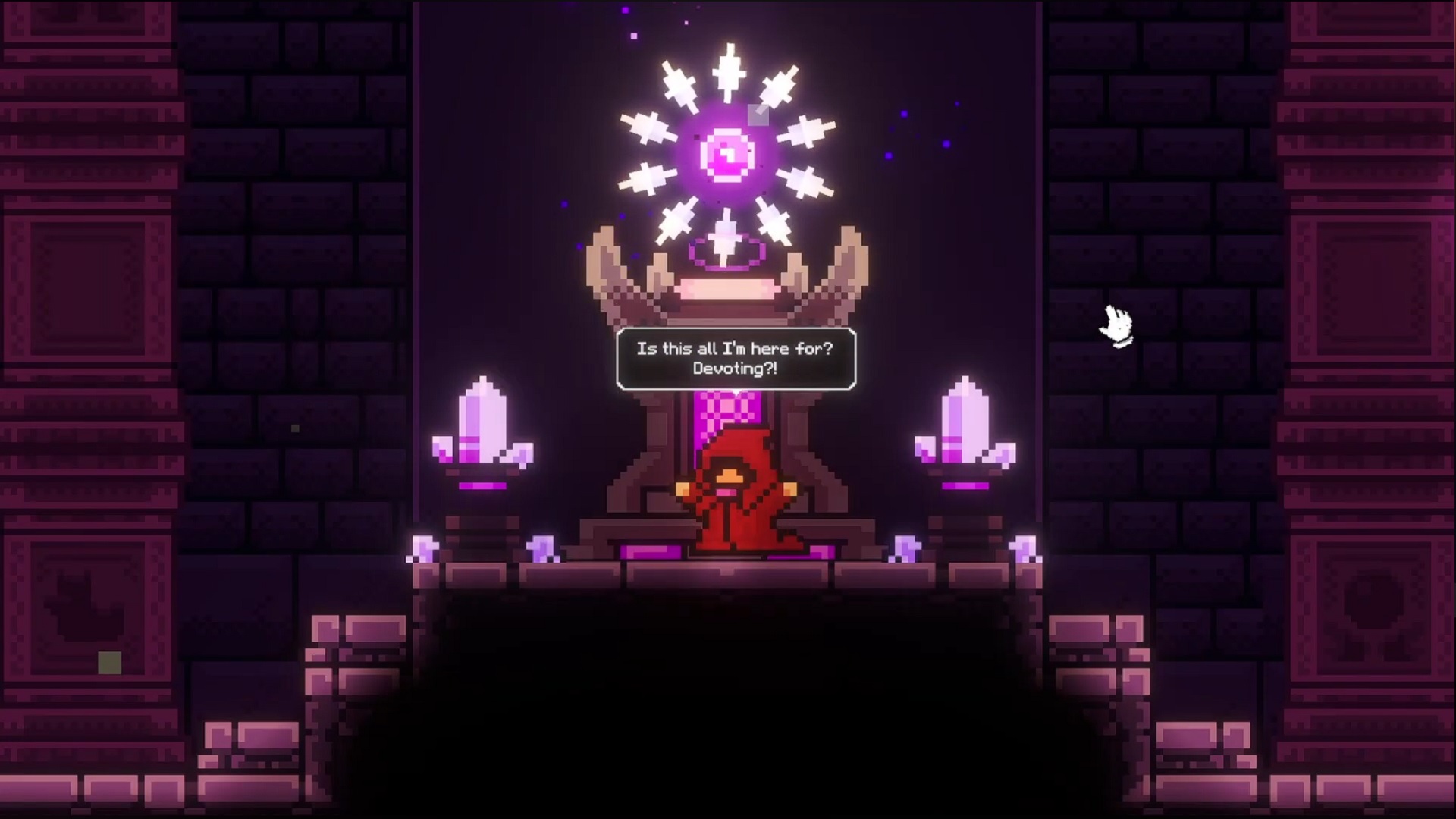Click the white hand cursor sprite
1456x819 pixels.
[1115, 325]
